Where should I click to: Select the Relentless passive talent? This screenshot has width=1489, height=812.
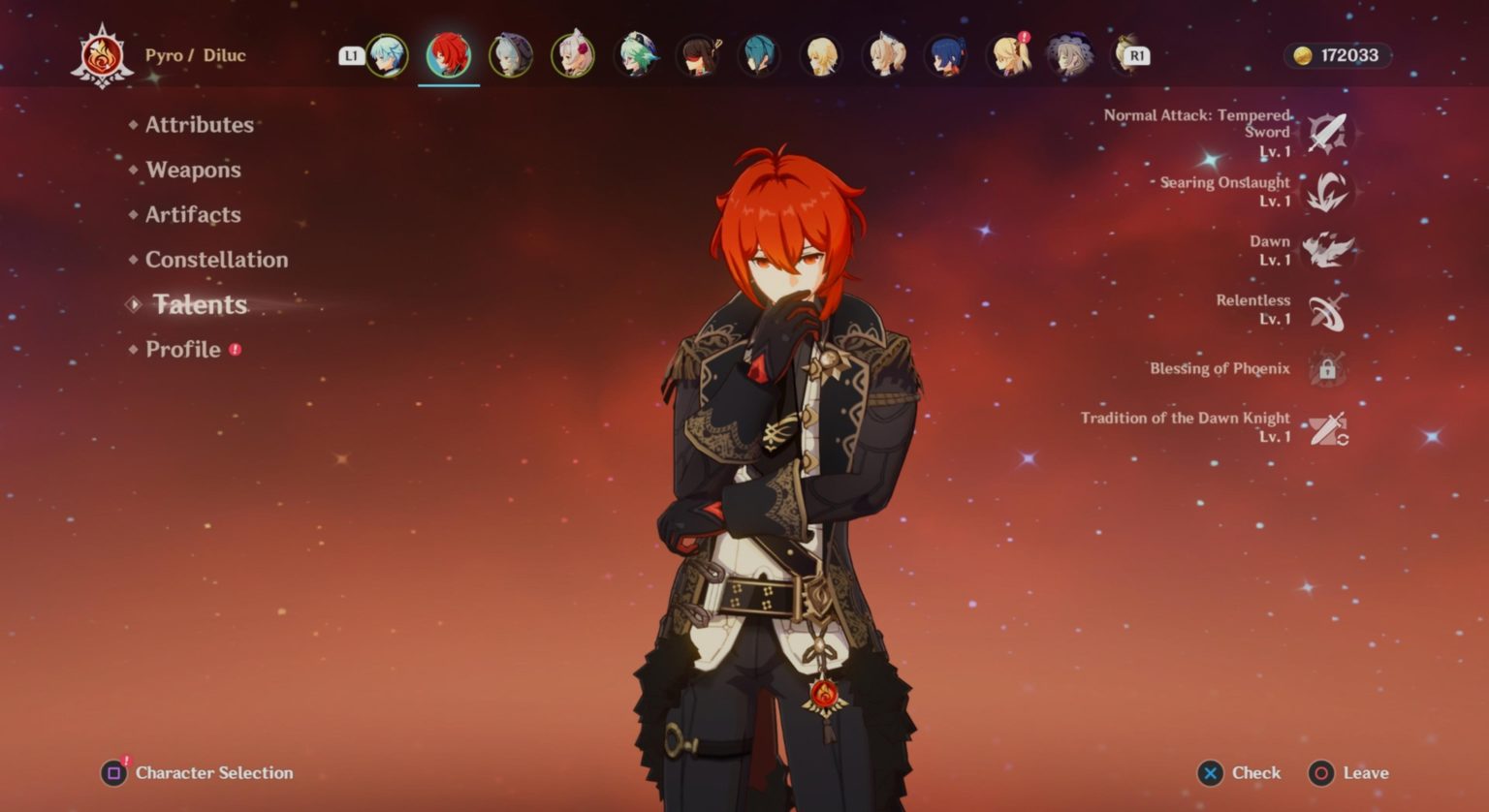pos(1326,310)
